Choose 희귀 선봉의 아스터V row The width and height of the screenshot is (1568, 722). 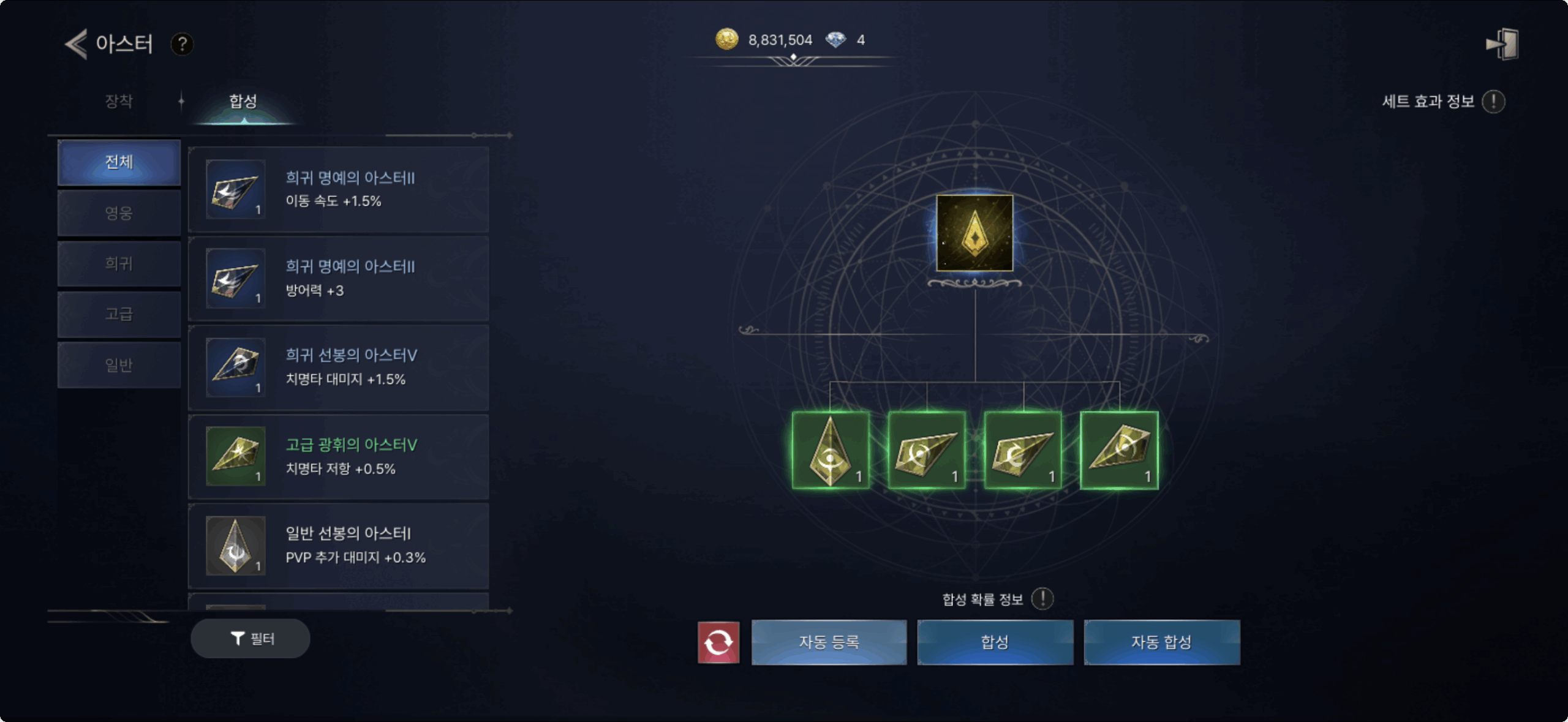pyautogui.click(x=338, y=367)
